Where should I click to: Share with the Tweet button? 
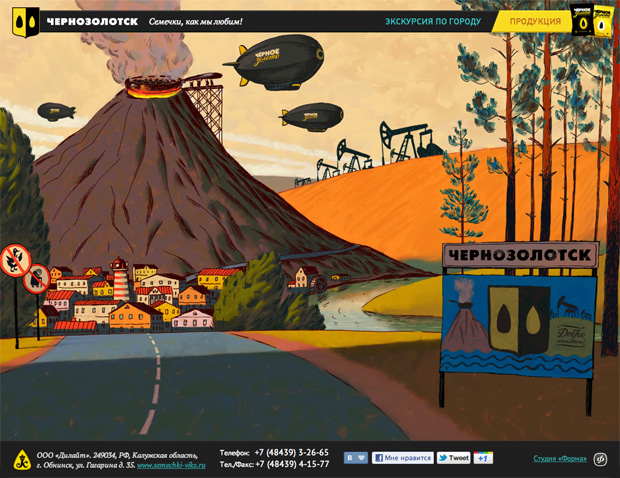453,458
